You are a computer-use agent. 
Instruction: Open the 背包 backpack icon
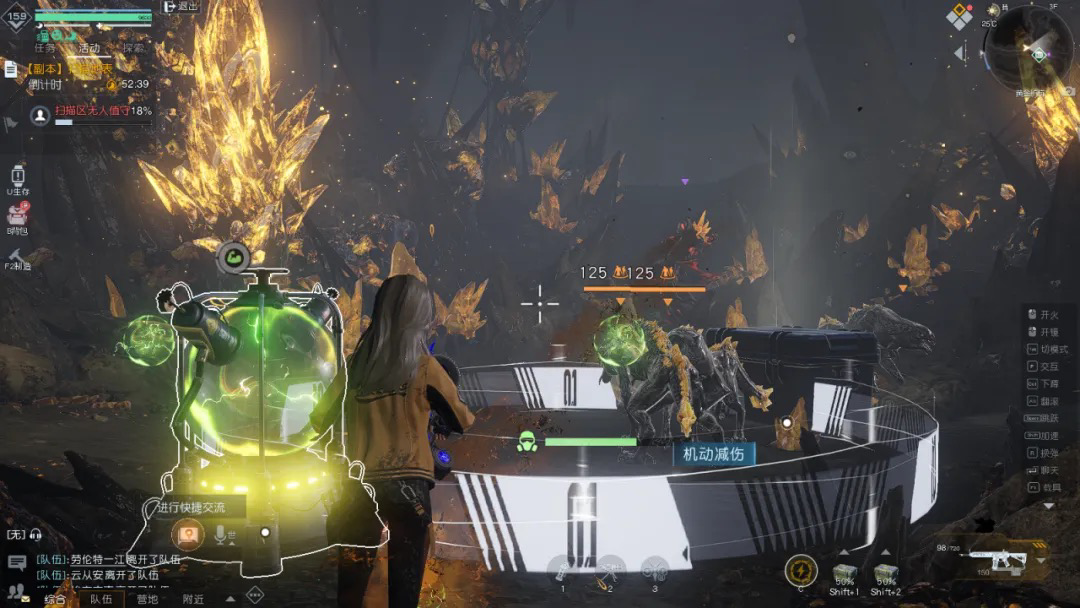tap(17, 217)
